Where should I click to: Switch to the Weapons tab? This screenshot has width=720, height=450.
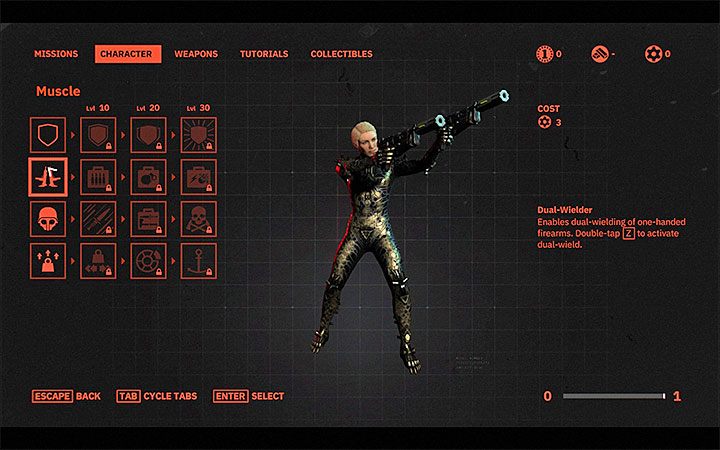pos(196,54)
